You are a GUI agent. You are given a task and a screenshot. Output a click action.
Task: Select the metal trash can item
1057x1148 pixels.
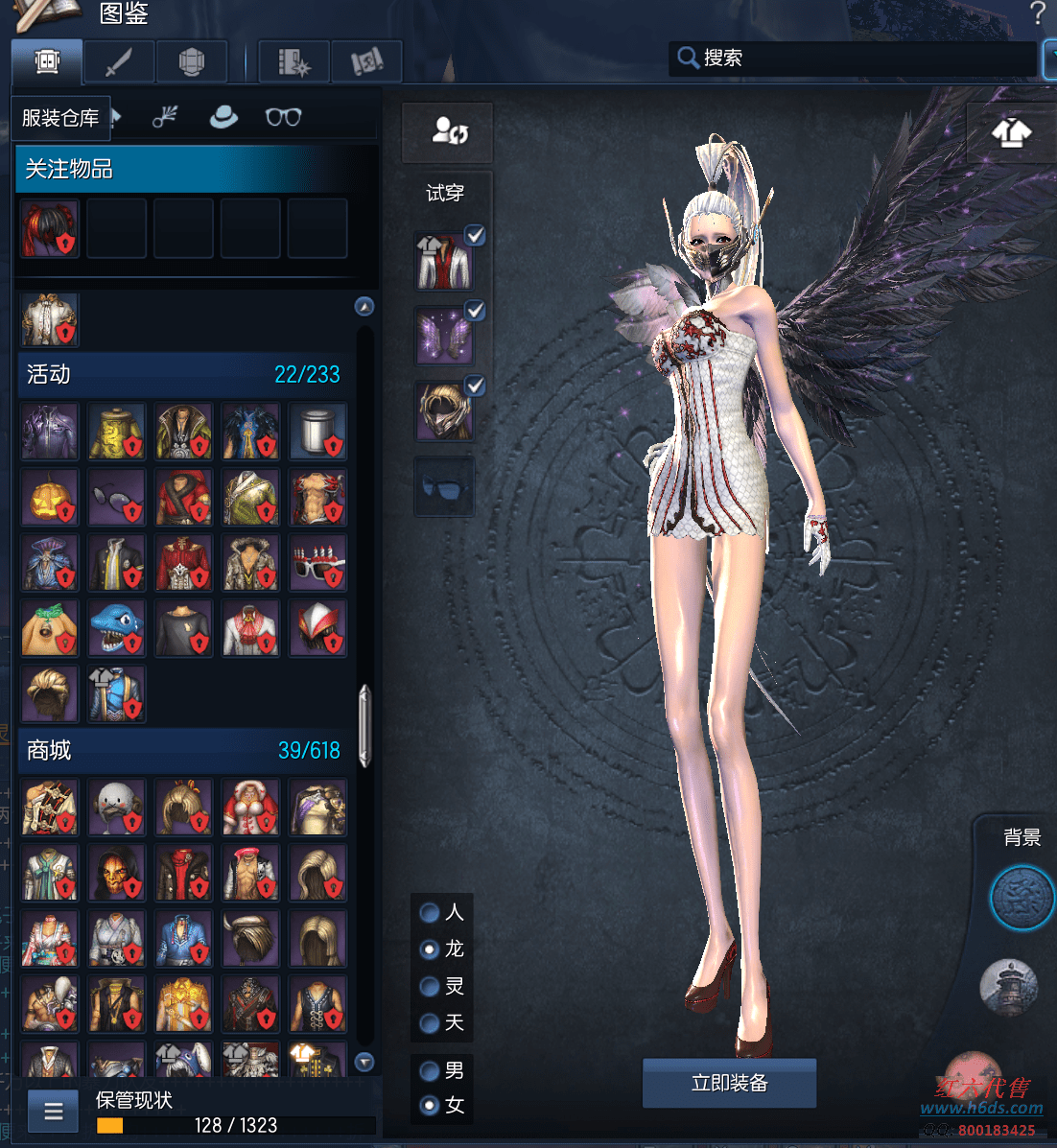317,432
